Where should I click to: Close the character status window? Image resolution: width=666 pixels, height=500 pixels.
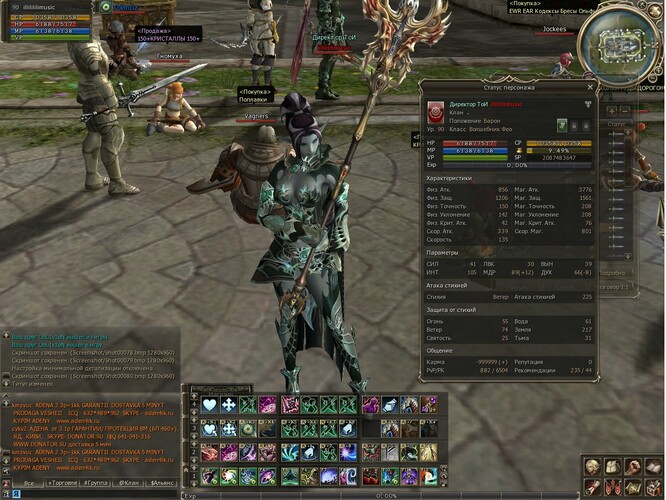(x=591, y=87)
